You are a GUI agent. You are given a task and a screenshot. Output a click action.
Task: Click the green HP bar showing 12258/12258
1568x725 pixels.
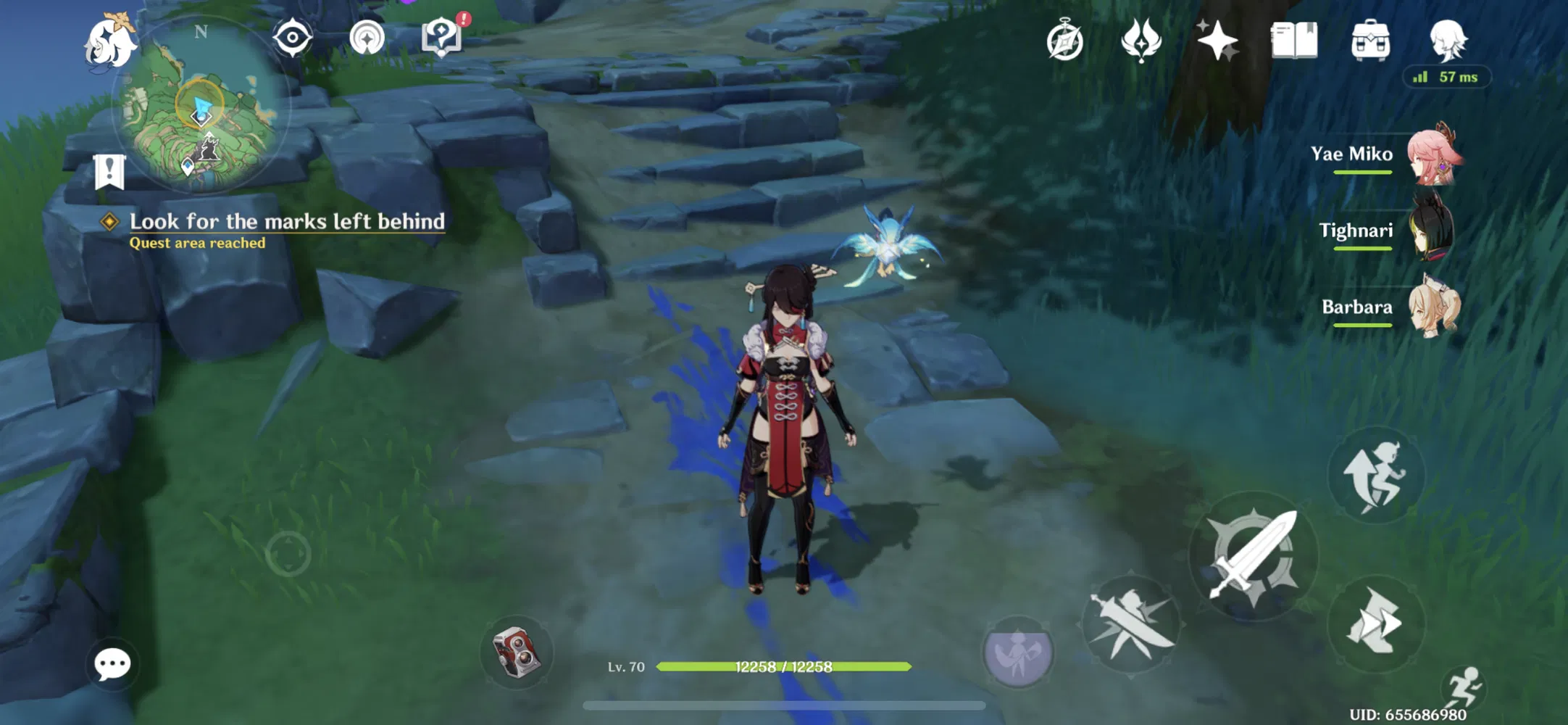(x=783, y=667)
